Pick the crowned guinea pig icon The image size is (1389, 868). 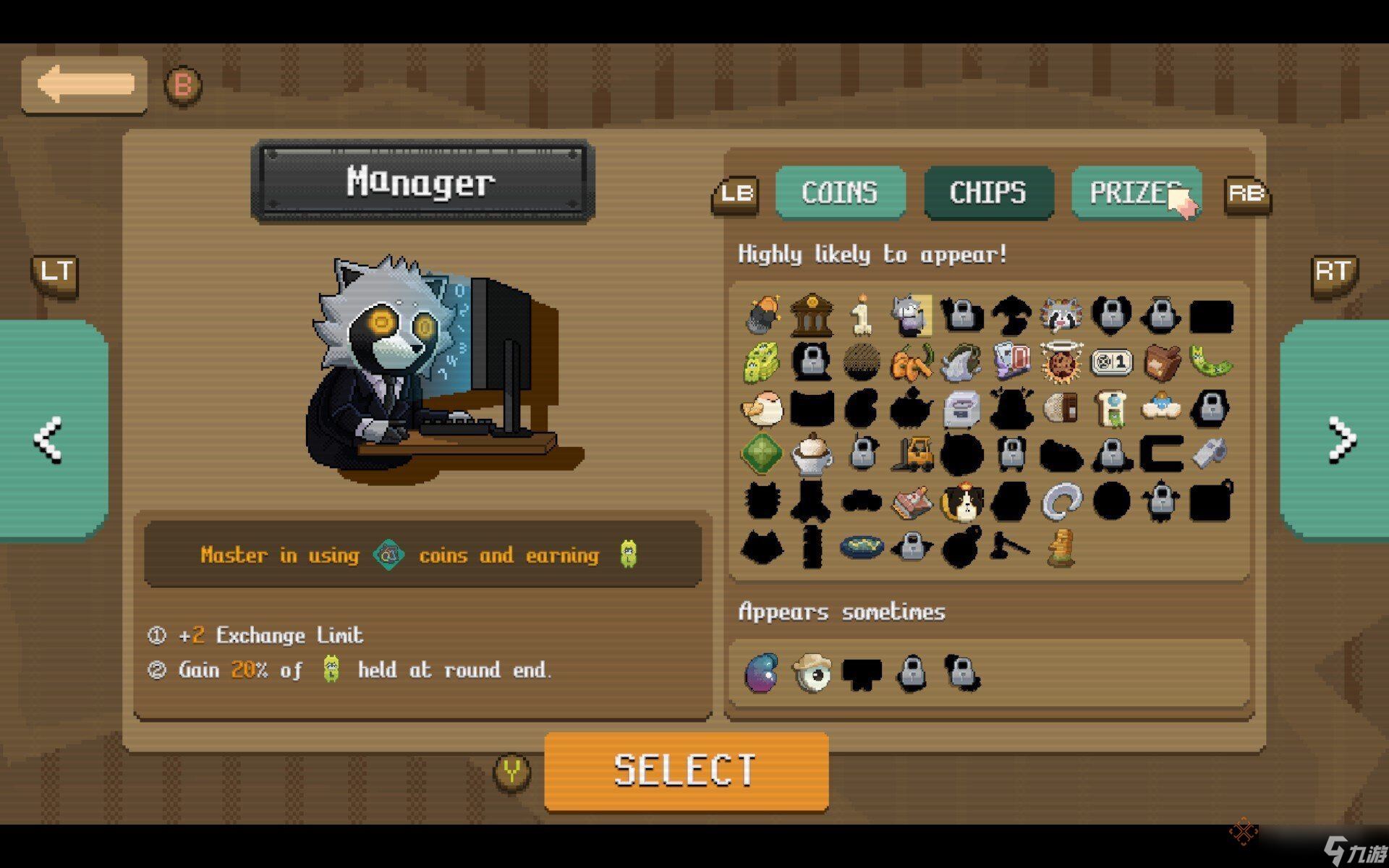tap(962, 501)
